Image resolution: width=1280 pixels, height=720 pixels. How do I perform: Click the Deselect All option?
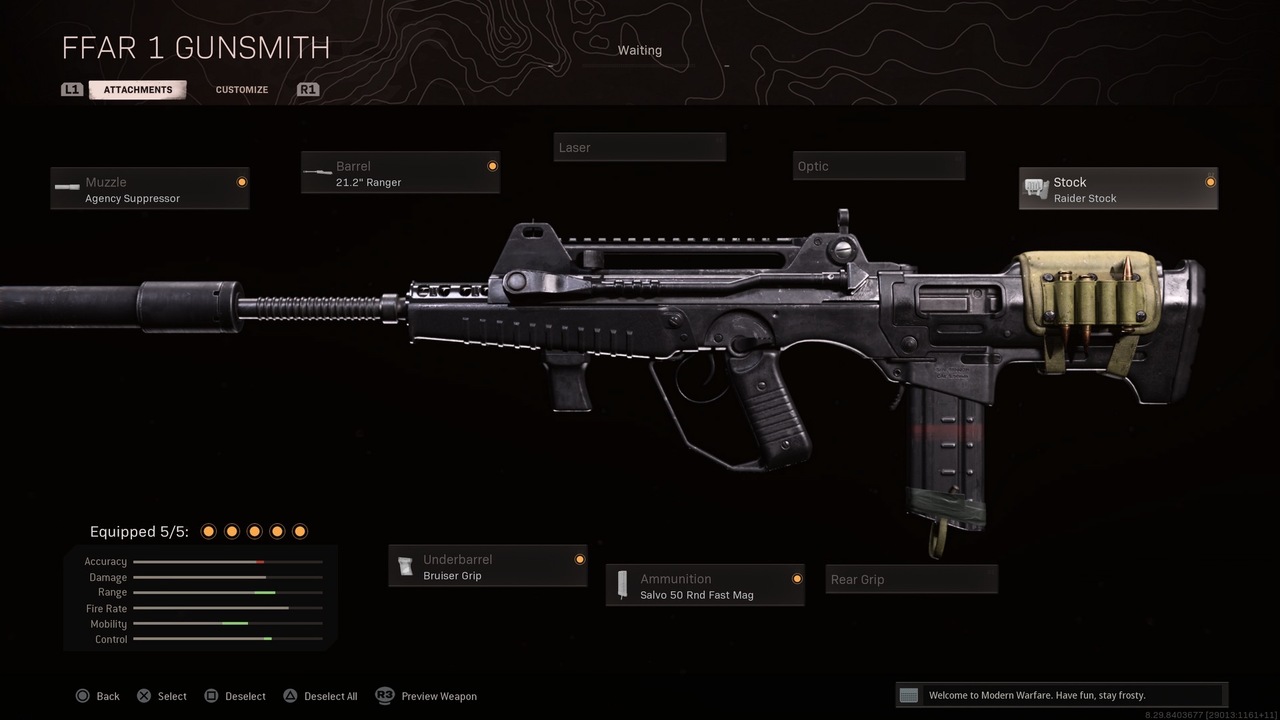point(320,696)
